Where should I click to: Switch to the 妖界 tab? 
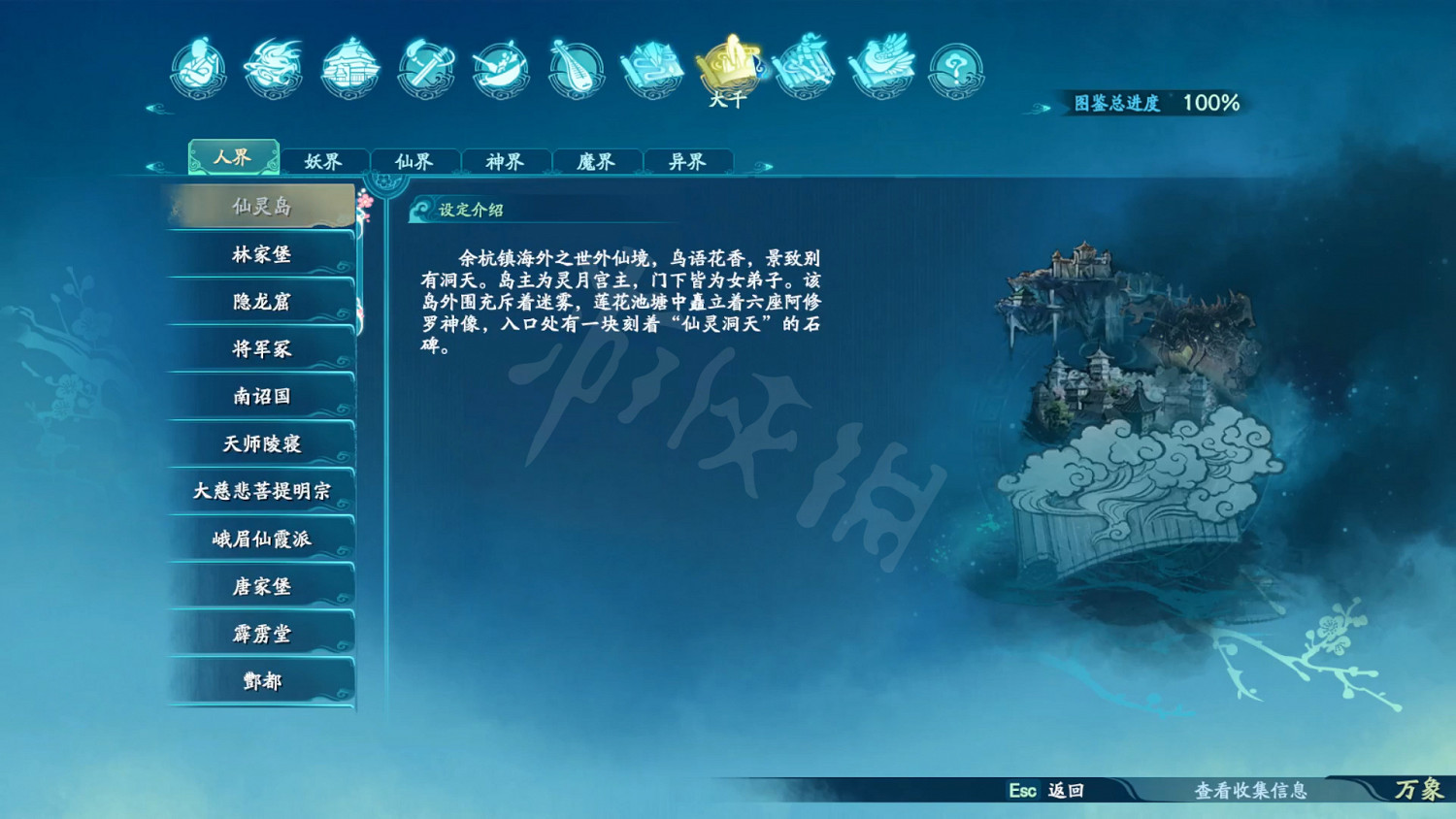point(323,161)
